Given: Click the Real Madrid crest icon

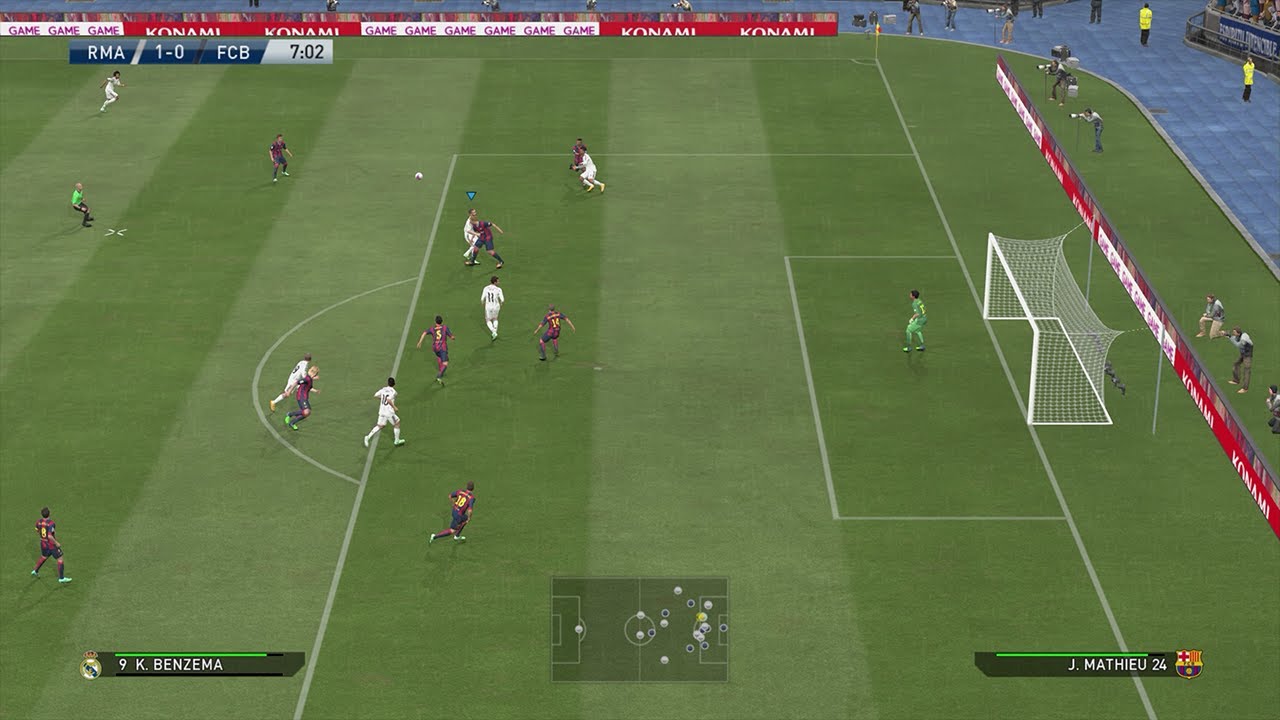Looking at the screenshot, I should [90, 665].
